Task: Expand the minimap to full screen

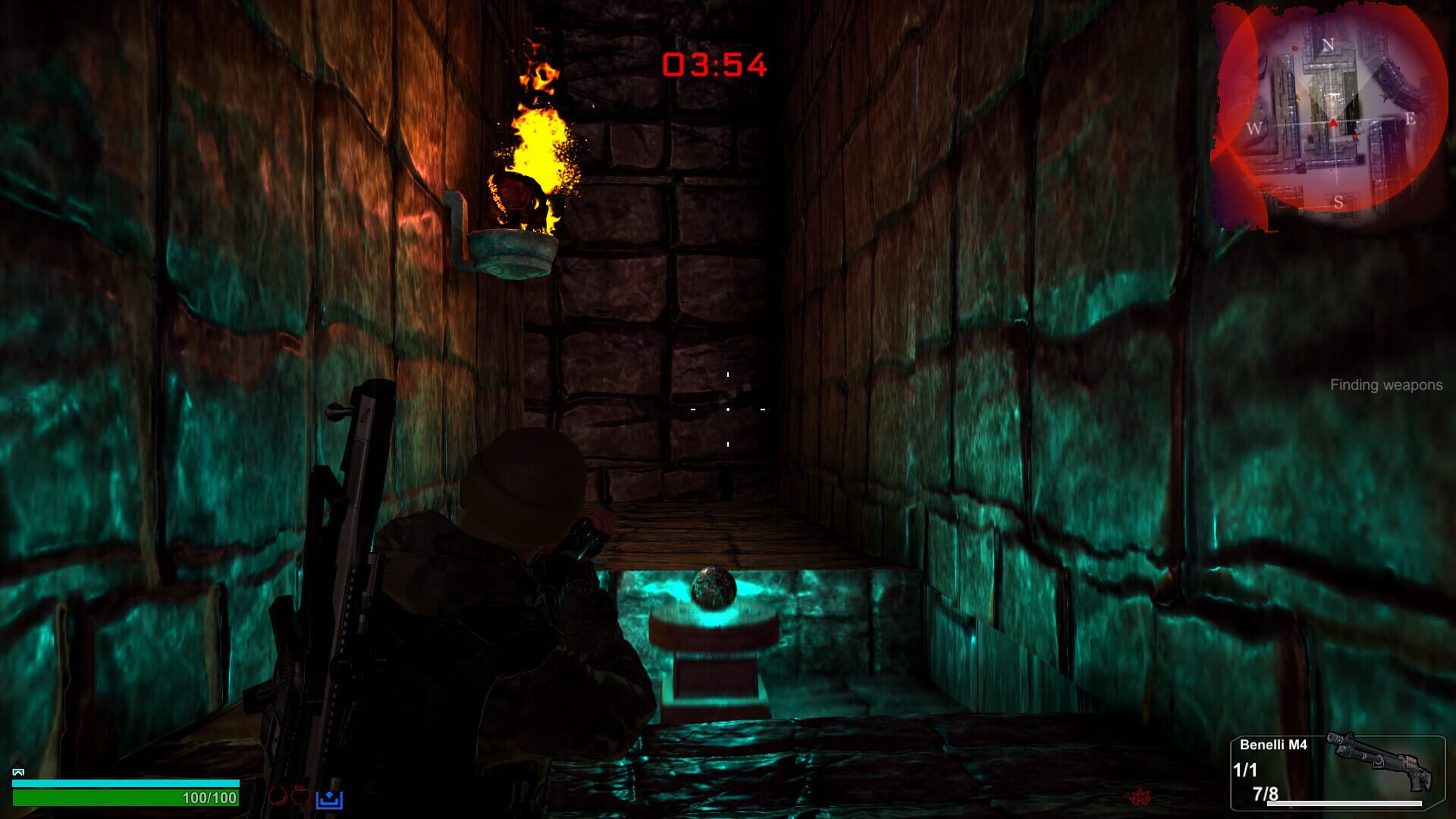Action: coord(1335,118)
